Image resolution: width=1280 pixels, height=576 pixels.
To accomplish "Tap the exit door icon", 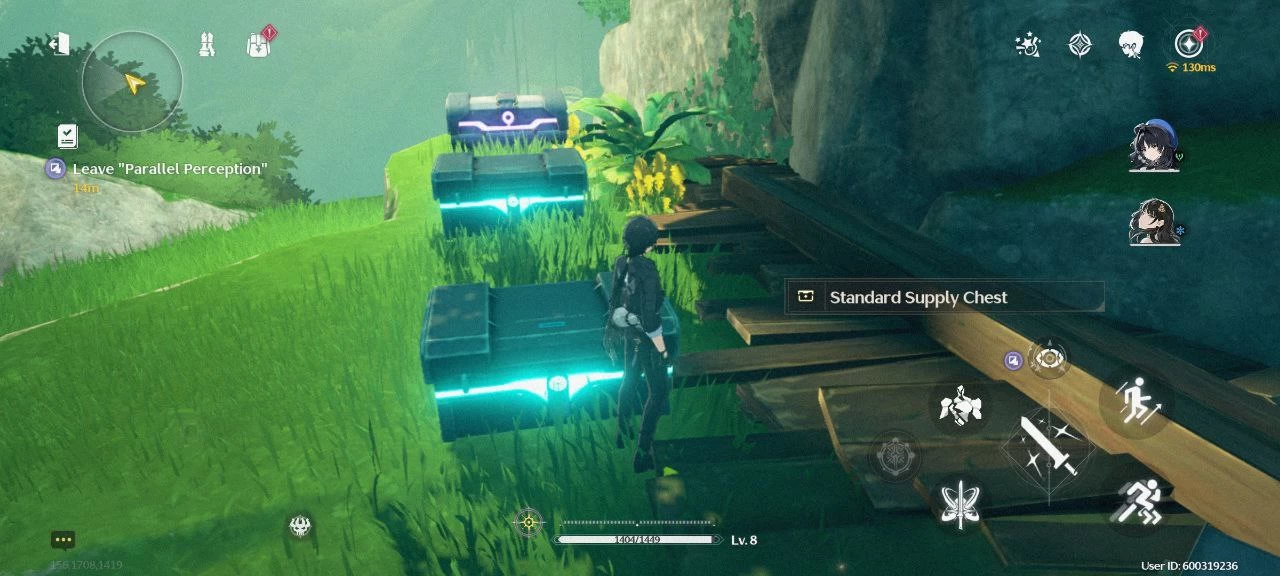I will point(60,44).
